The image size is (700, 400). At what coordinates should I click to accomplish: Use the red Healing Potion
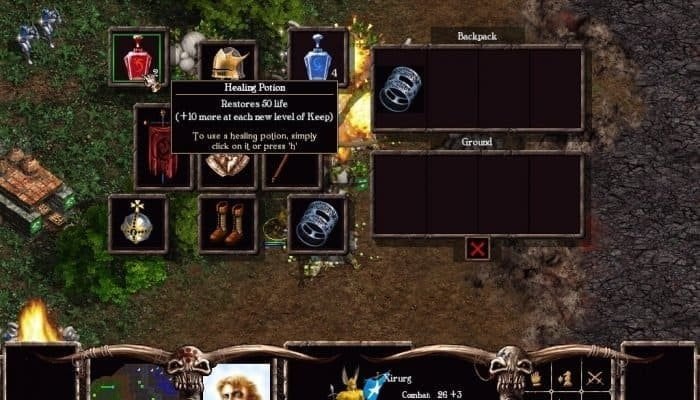point(138,59)
